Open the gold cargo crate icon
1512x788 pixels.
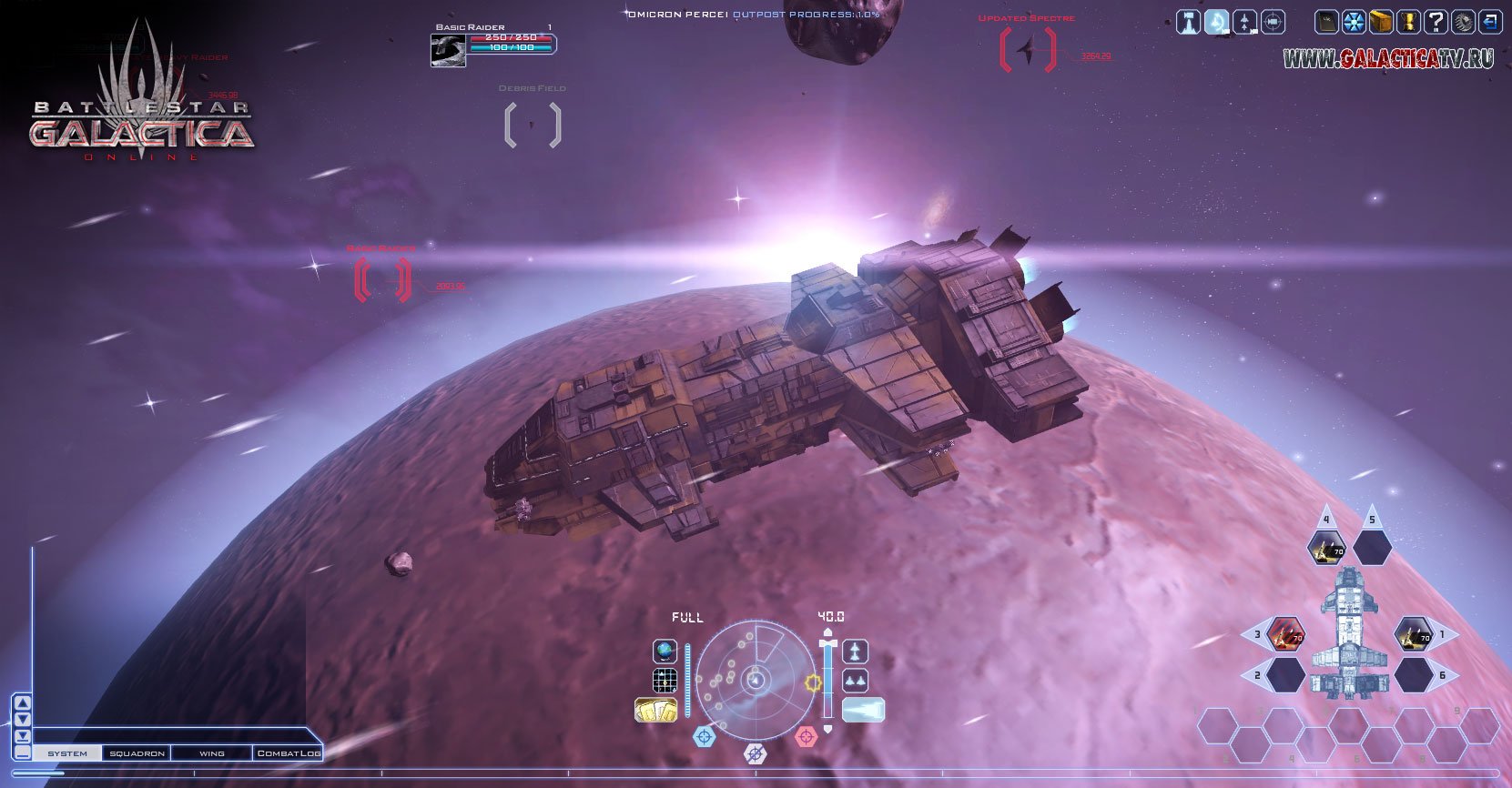pos(1381,22)
